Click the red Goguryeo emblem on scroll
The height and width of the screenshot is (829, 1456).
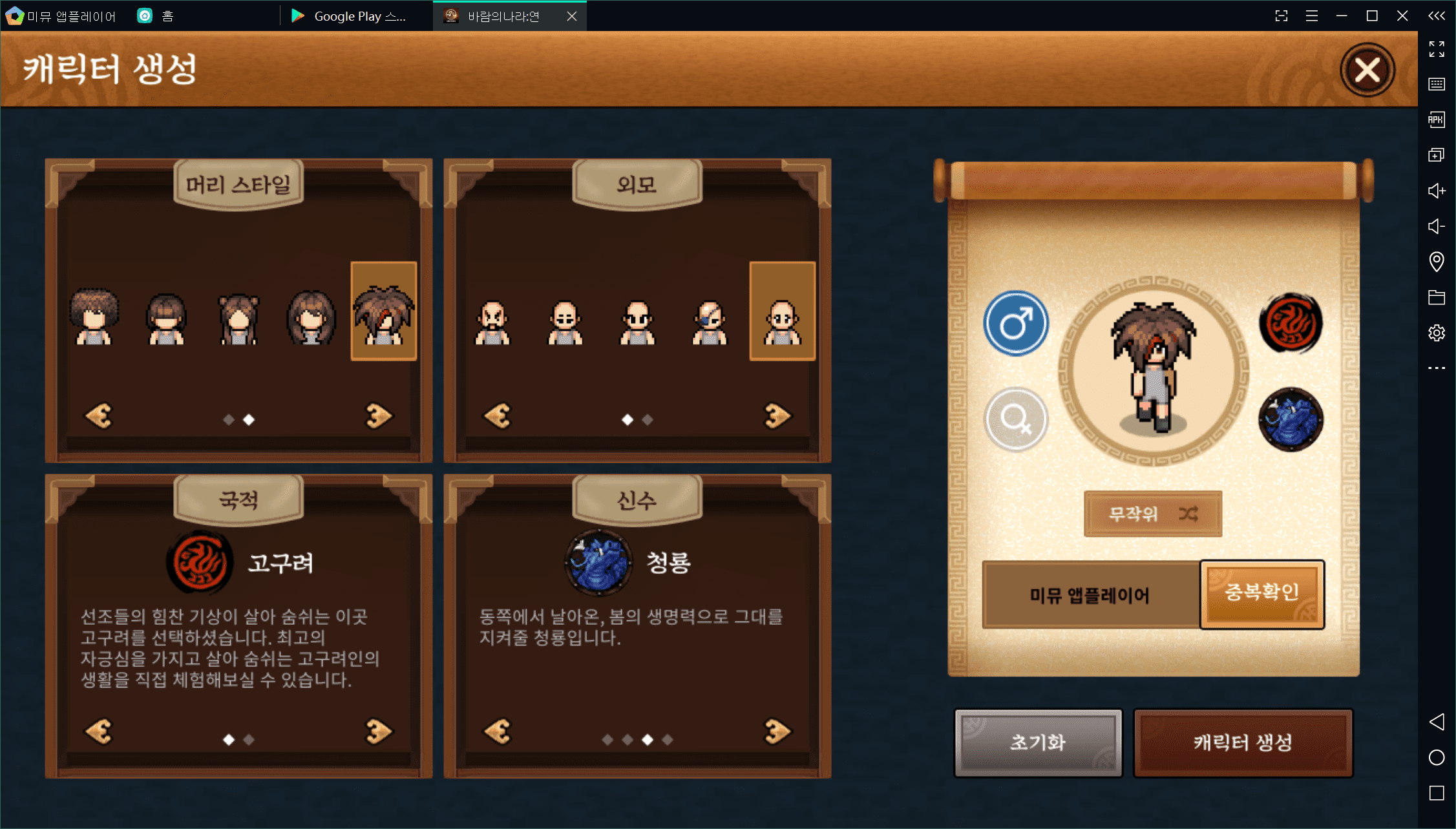[x=1291, y=323]
